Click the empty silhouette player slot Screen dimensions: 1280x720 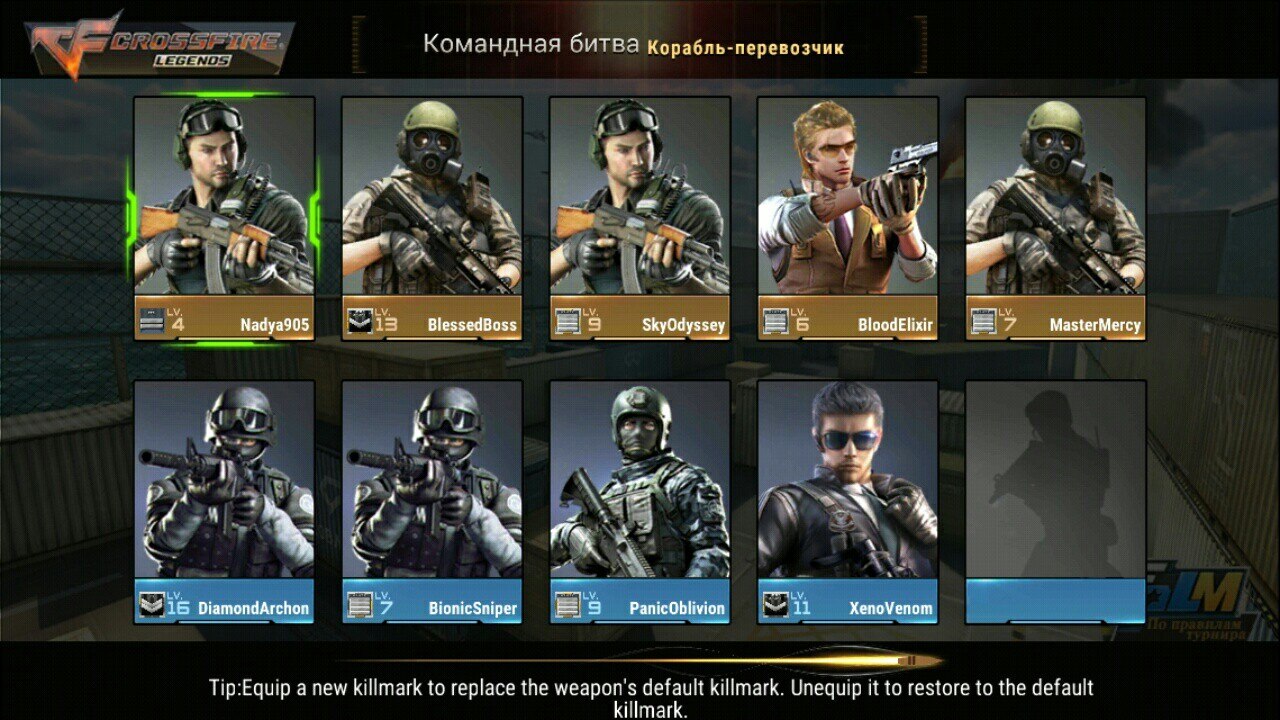1056,500
